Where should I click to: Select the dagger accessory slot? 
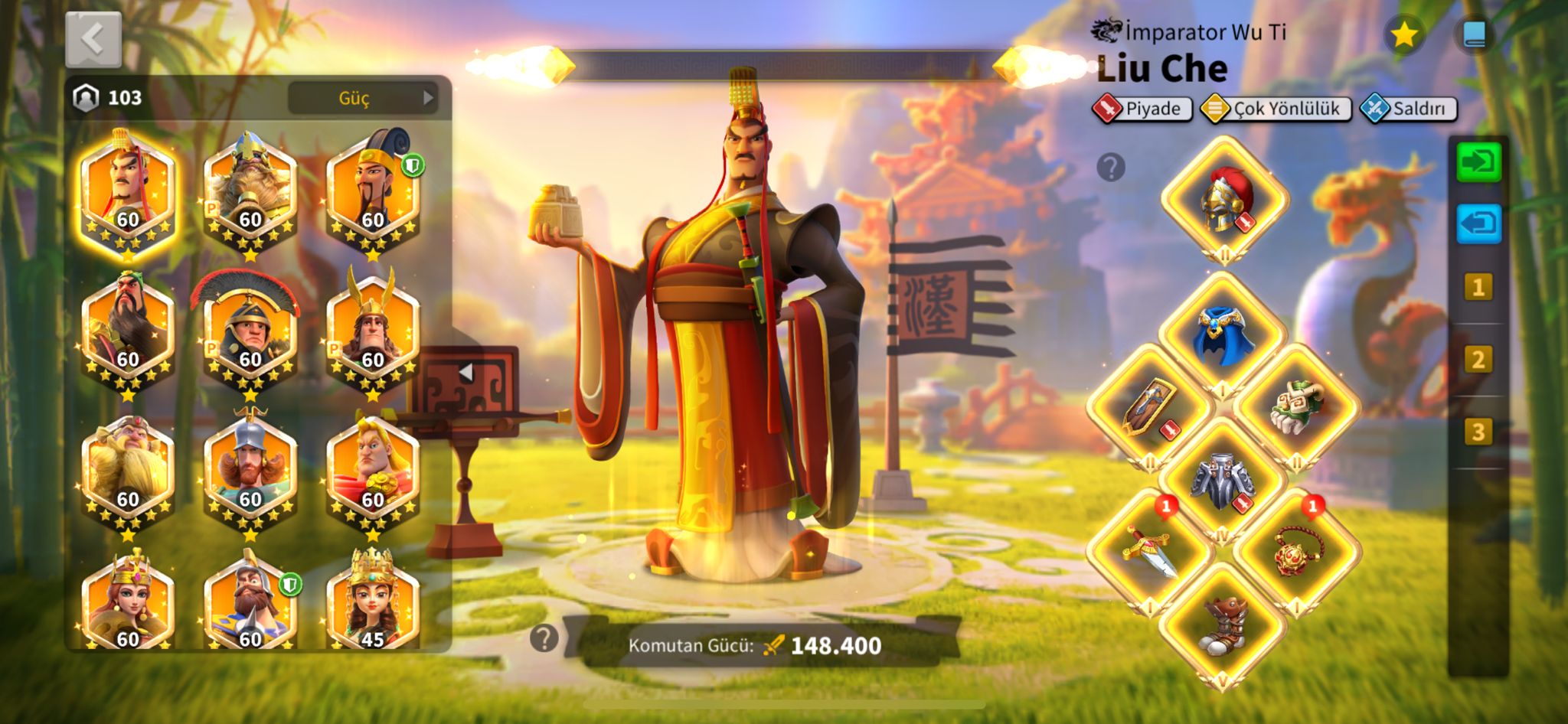click(1149, 553)
